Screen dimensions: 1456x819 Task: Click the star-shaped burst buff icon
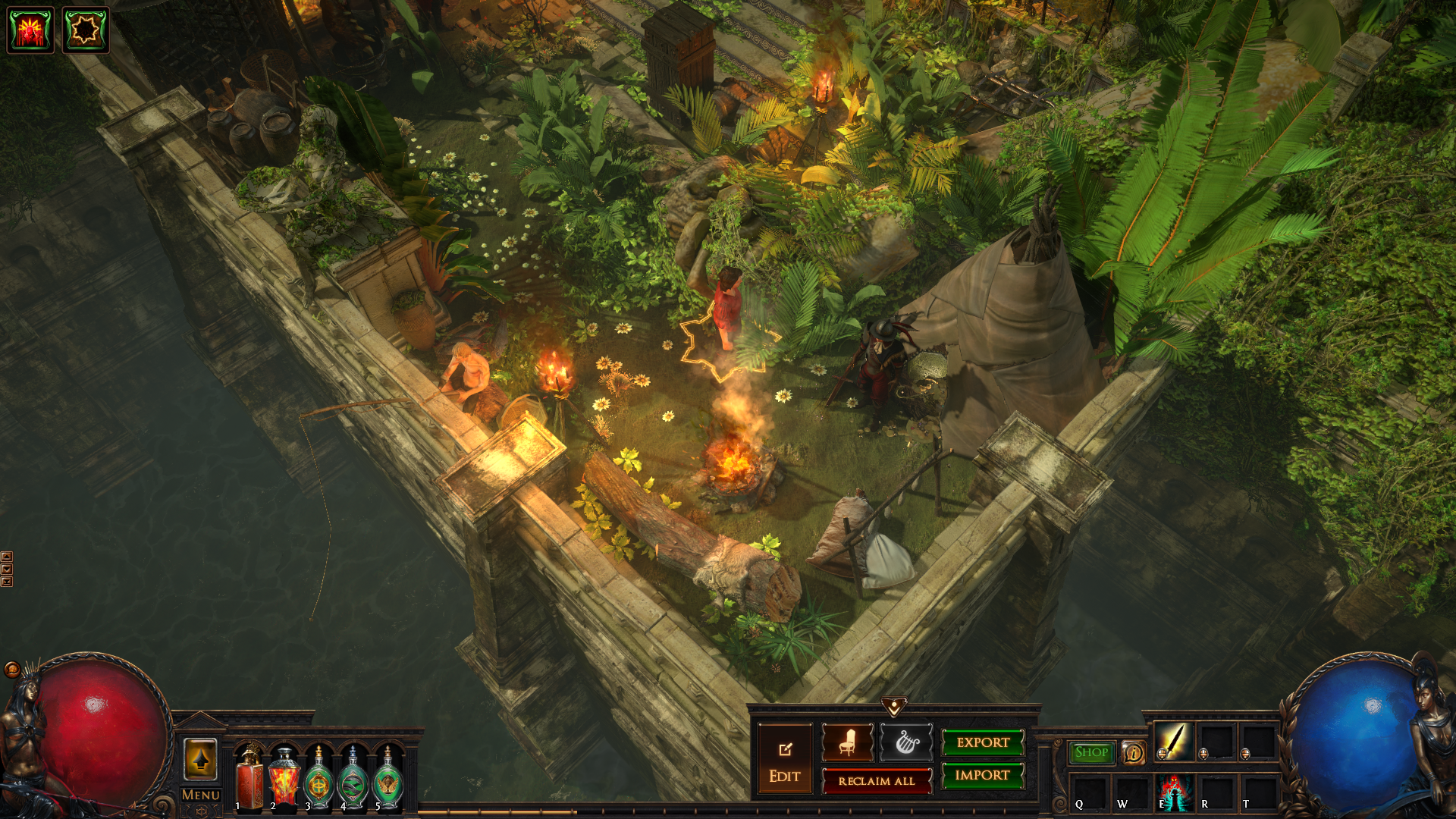pyautogui.click(x=85, y=30)
